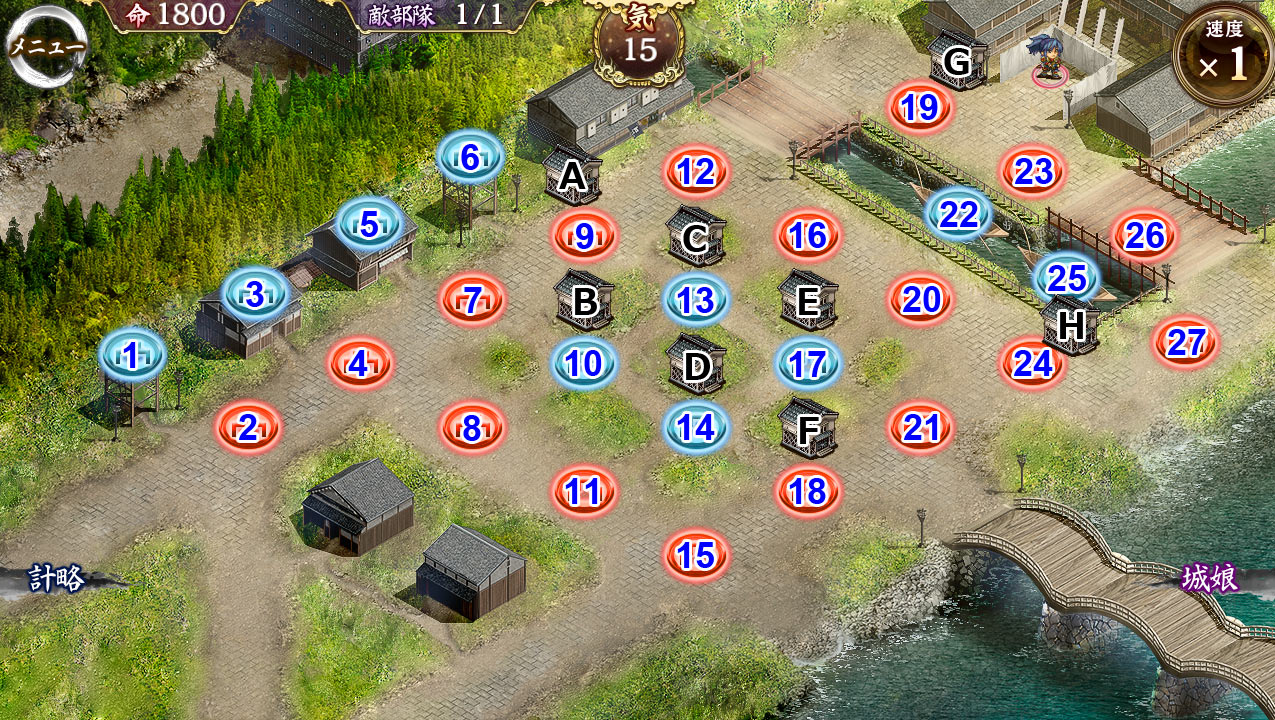Pick blue deployment tile 22

pos(958,214)
